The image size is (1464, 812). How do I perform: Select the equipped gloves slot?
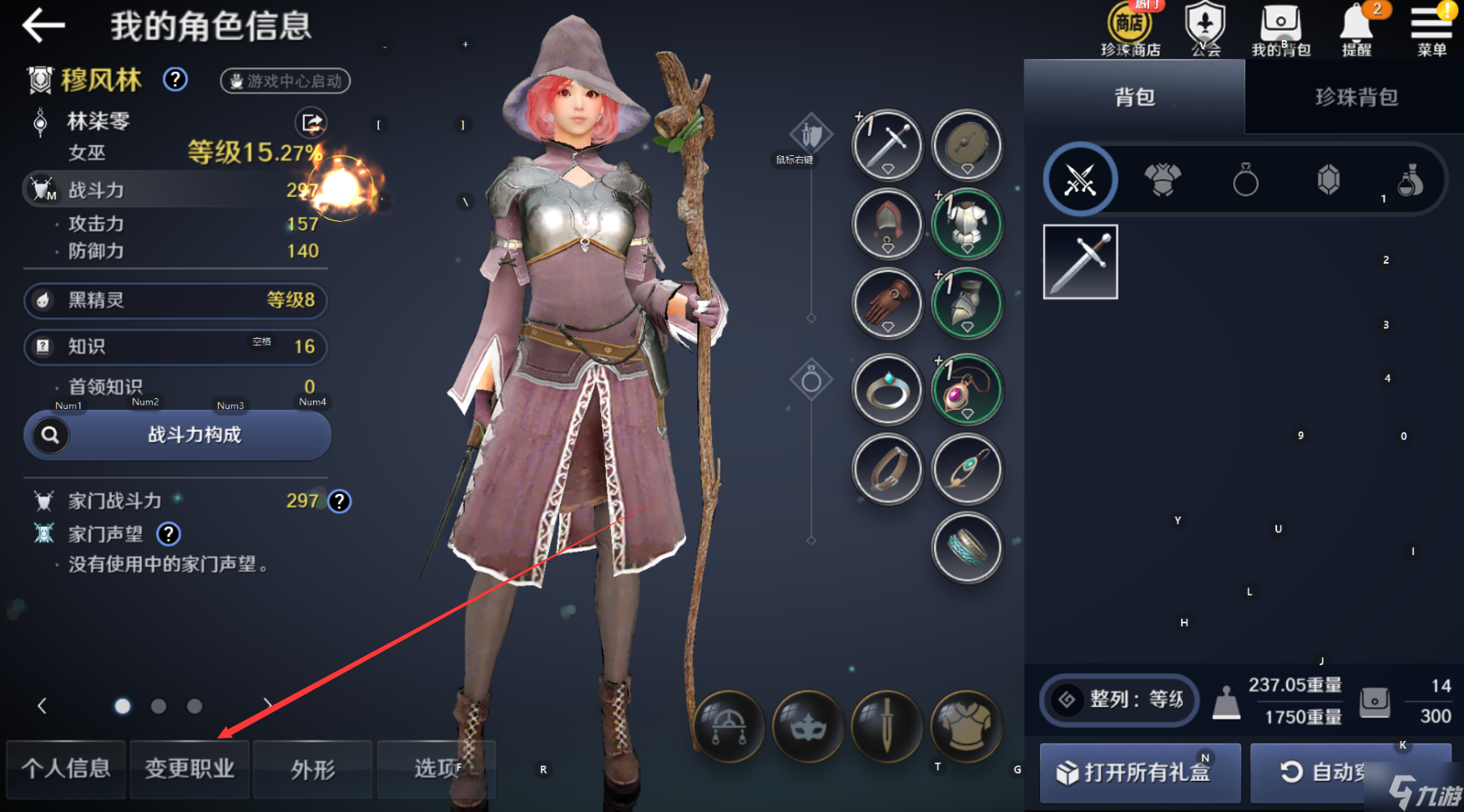887,302
